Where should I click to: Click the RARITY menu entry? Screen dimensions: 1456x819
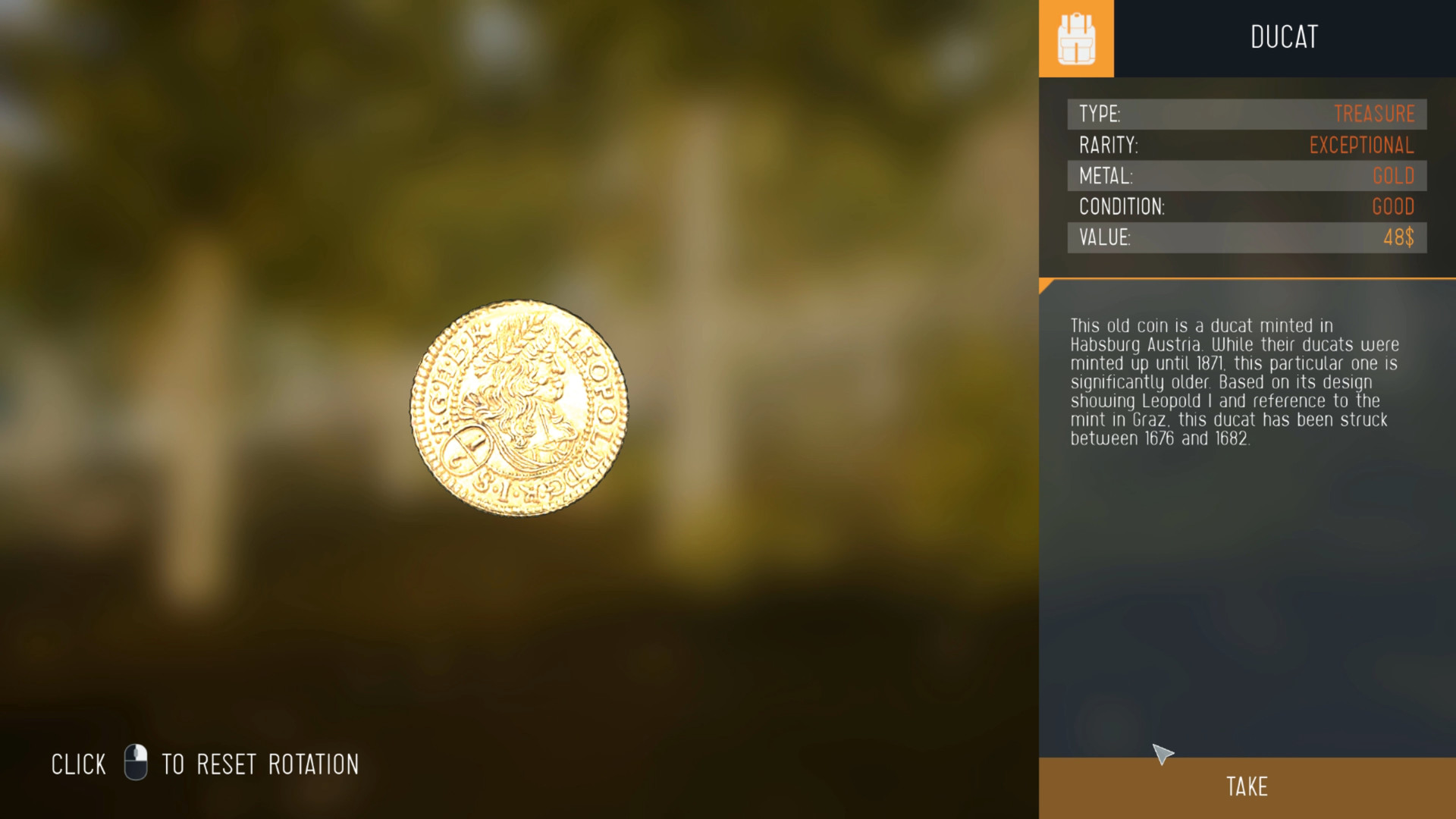(x=1107, y=145)
